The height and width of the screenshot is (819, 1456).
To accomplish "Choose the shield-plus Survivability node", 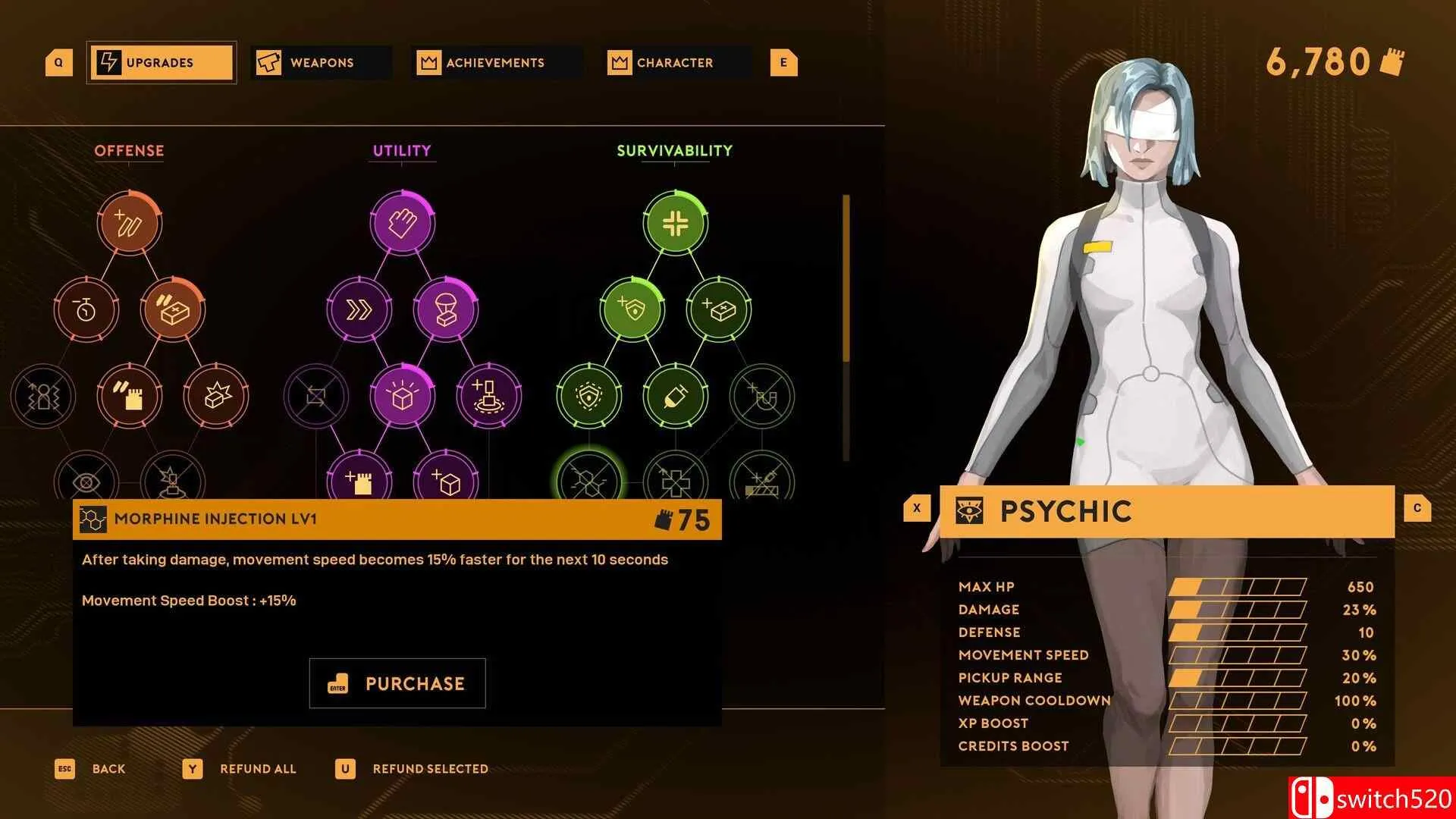I will coord(632,309).
